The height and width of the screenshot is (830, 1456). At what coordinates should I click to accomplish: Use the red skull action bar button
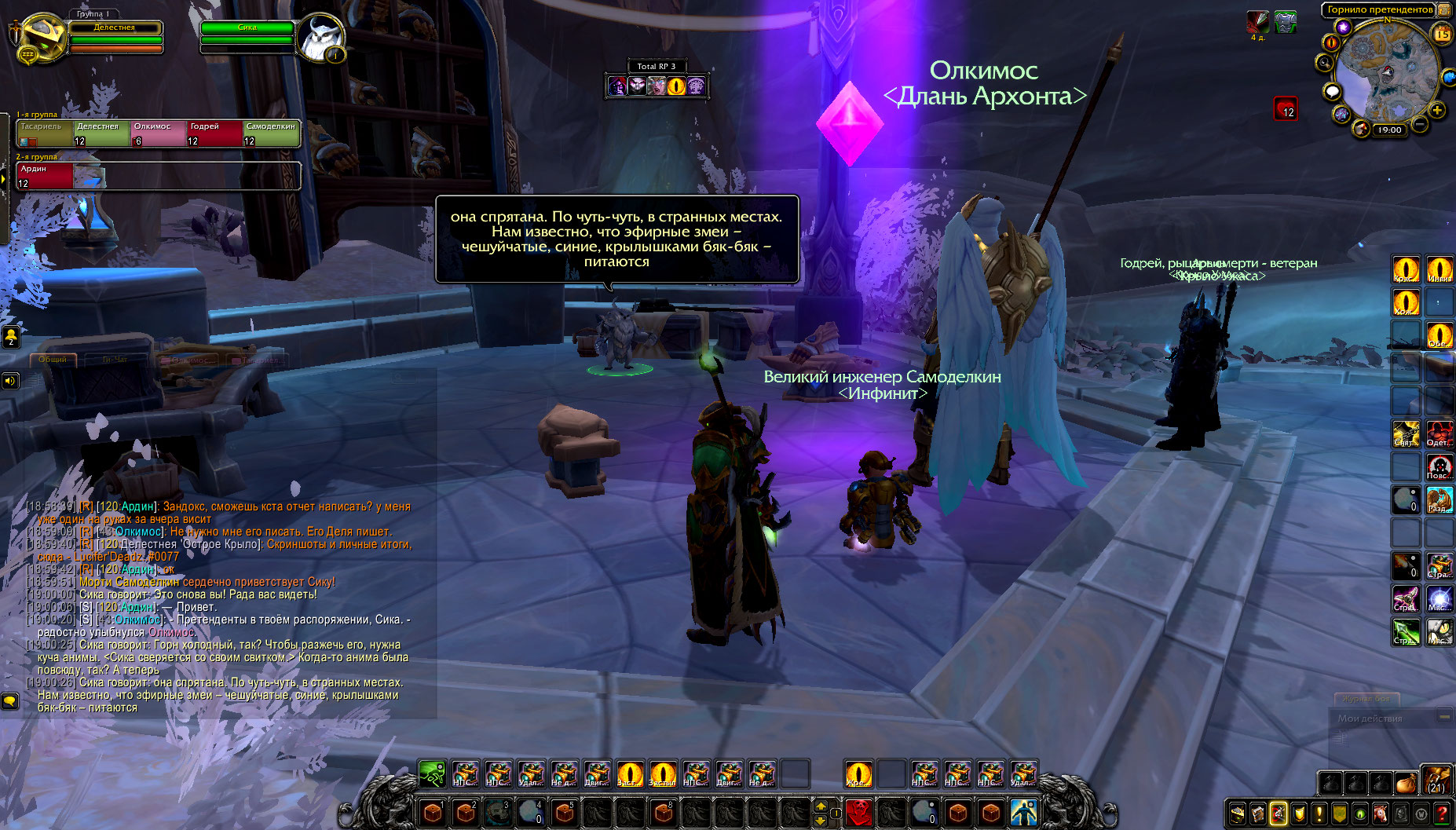(x=858, y=812)
